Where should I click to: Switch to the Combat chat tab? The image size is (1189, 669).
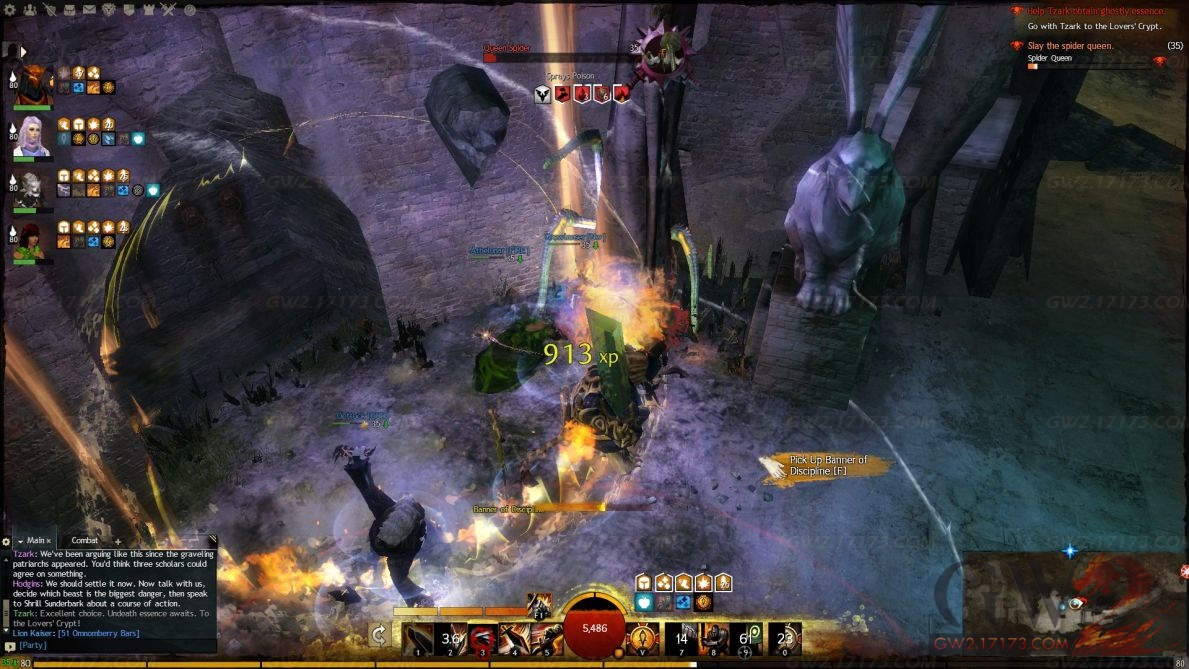[x=85, y=541]
